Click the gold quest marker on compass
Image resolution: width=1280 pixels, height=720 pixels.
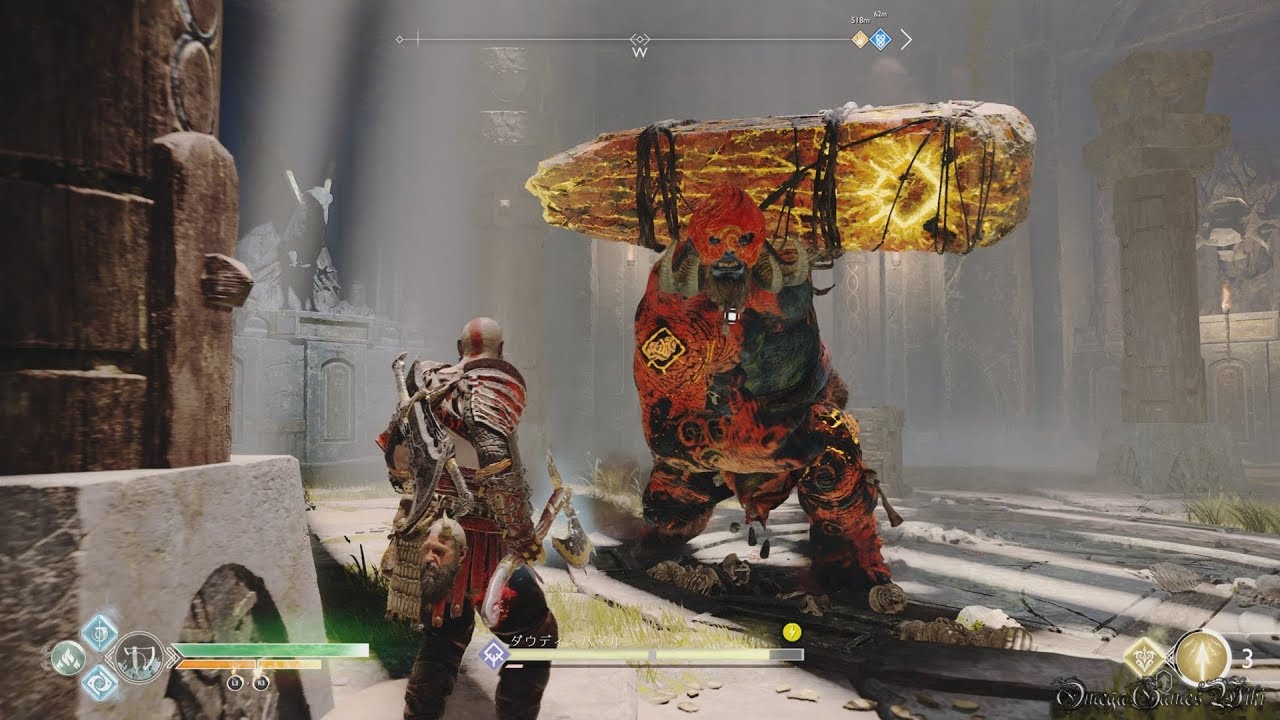pos(859,39)
